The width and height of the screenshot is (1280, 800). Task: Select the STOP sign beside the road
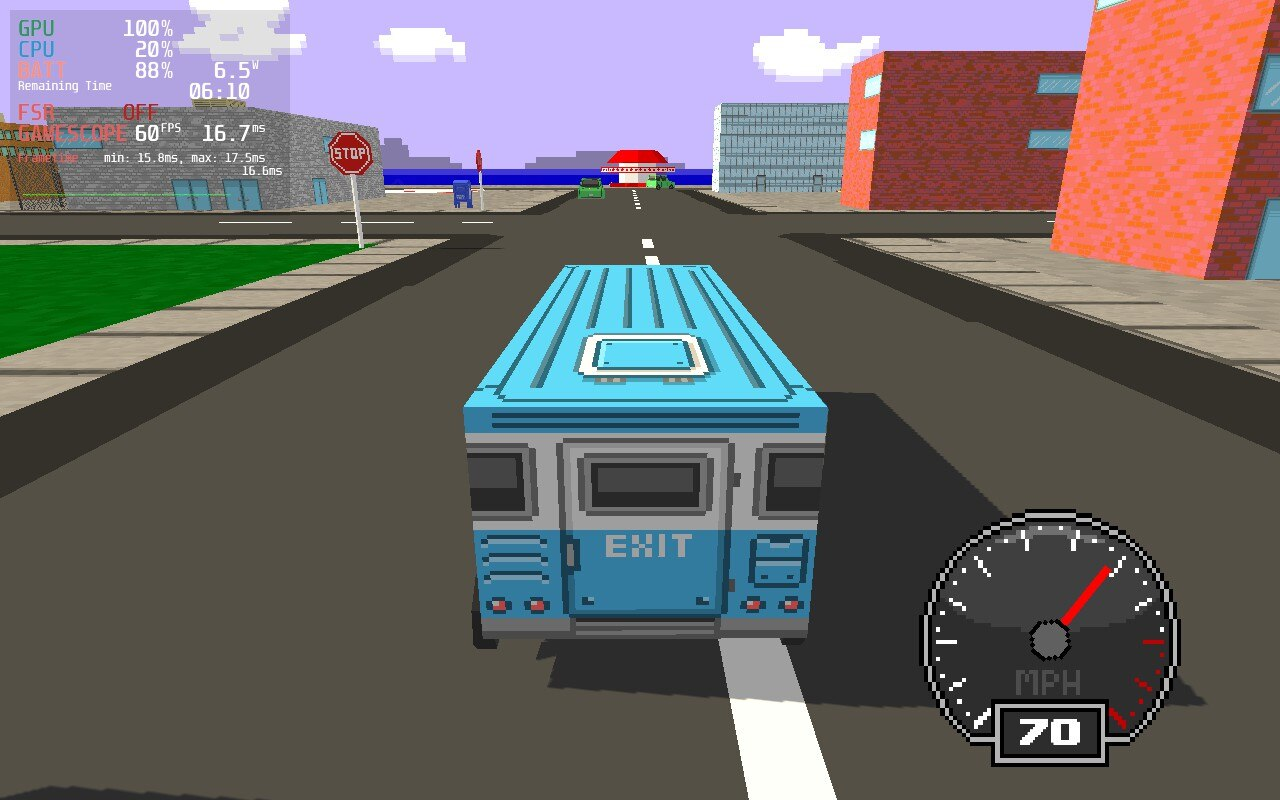[352, 150]
